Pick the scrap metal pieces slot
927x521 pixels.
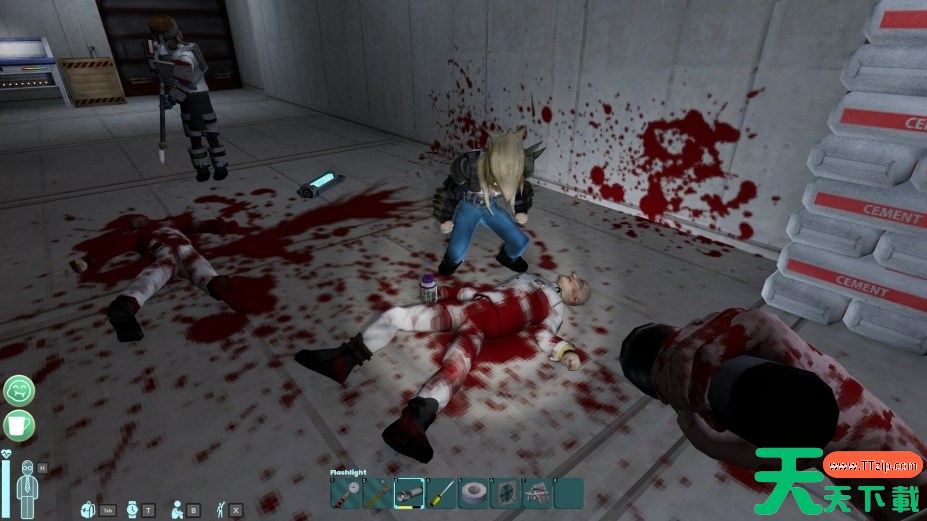tap(536, 493)
